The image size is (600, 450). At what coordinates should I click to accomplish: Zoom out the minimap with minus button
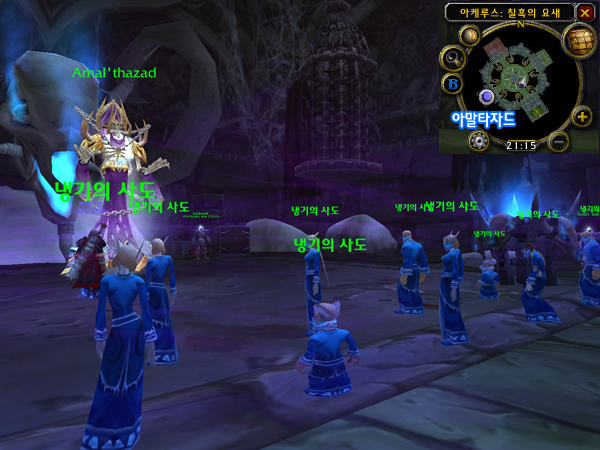click(560, 139)
